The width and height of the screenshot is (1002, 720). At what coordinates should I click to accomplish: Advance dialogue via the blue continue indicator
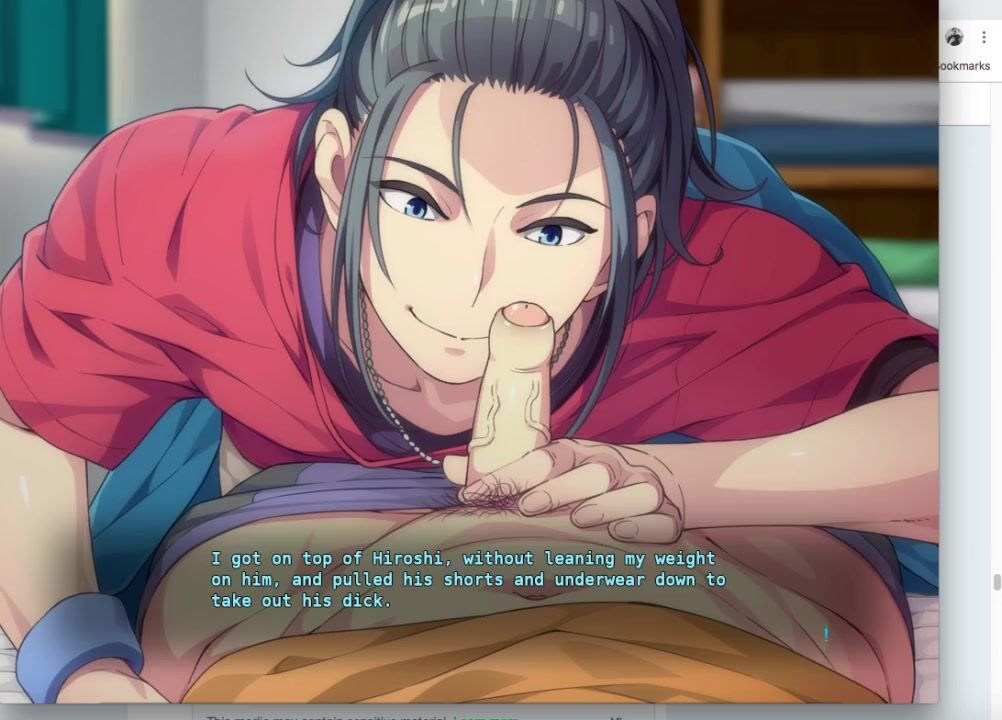[x=826, y=633]
